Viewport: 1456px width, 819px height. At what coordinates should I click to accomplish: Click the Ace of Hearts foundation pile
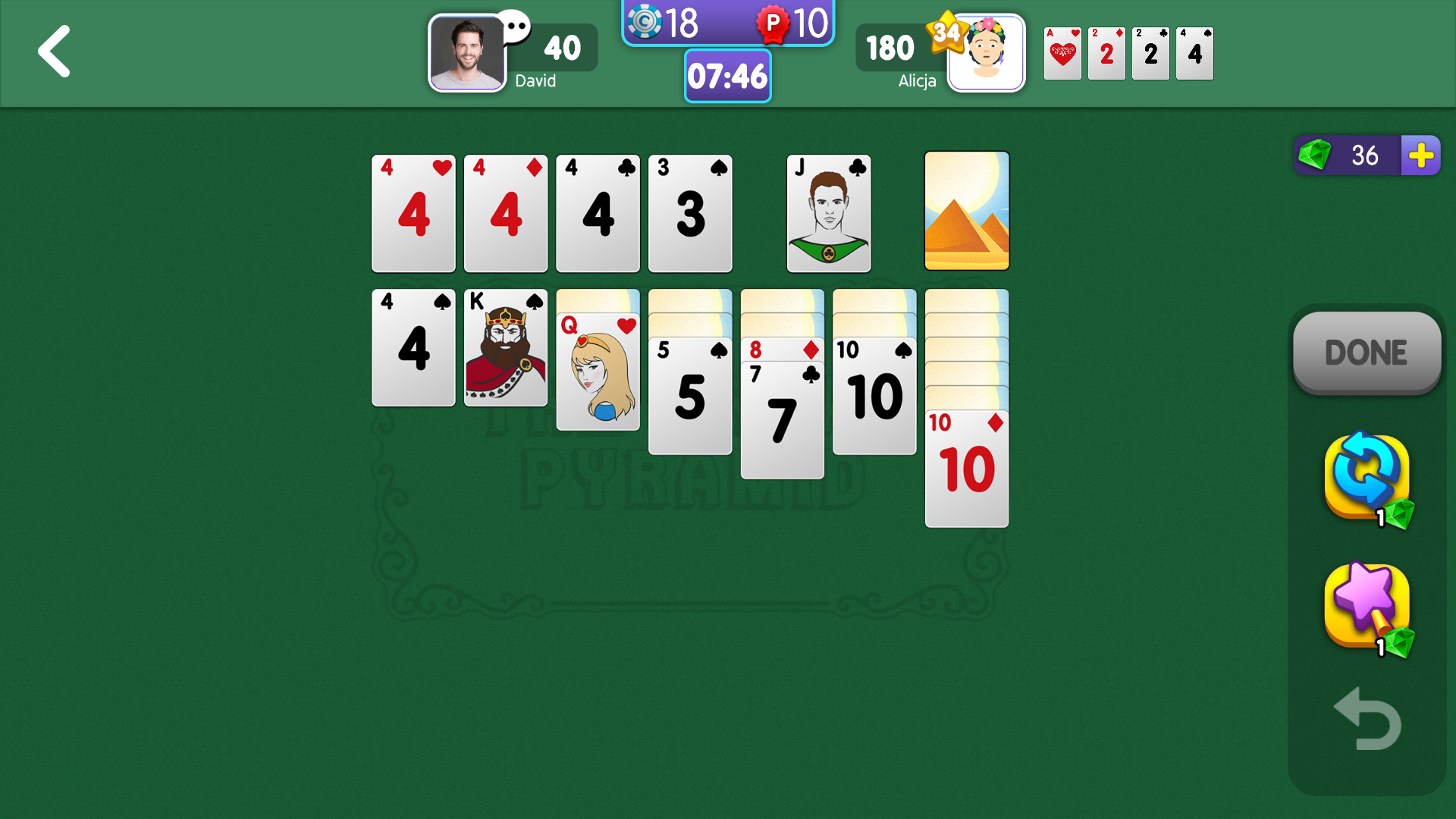1062,53
